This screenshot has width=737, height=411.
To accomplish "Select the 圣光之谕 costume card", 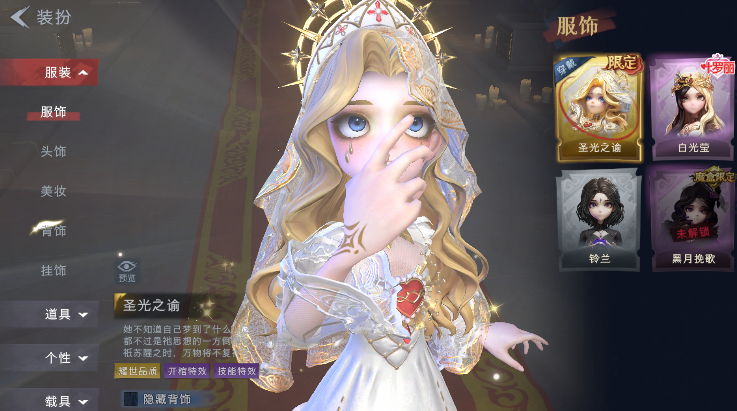I will [600, 106].
